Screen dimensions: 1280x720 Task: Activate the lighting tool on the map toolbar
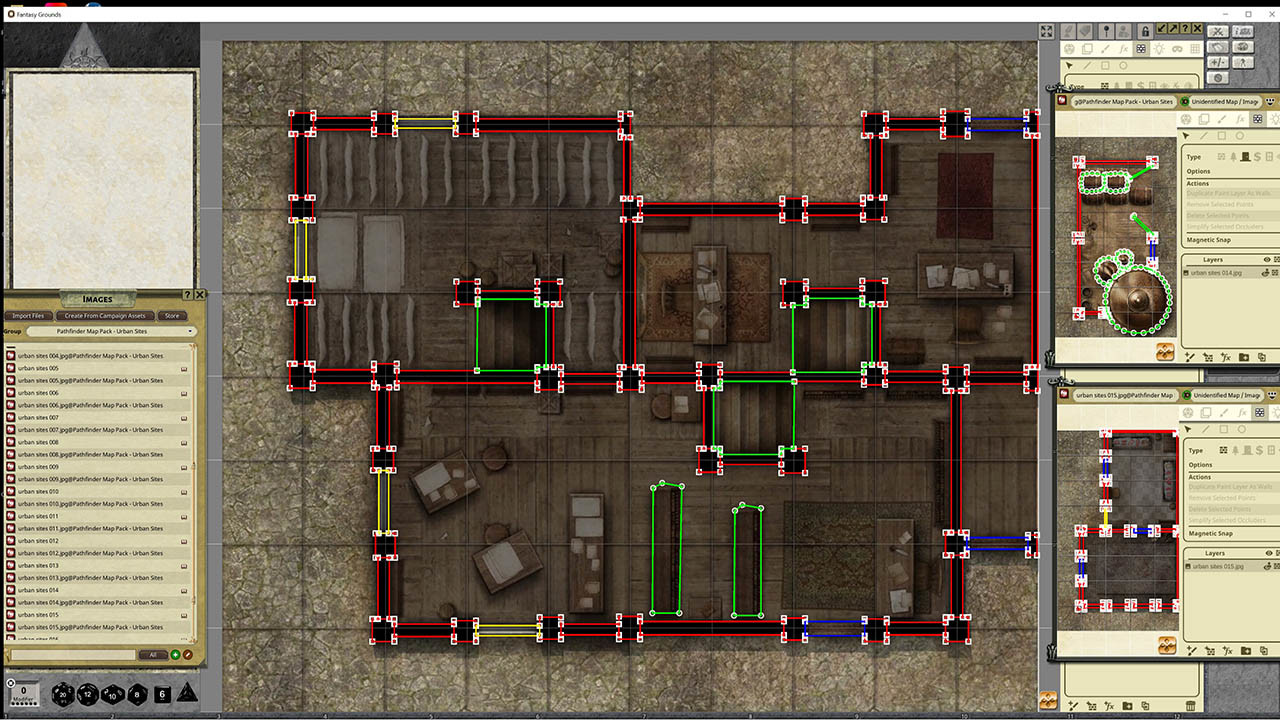tap(1161, 49)
